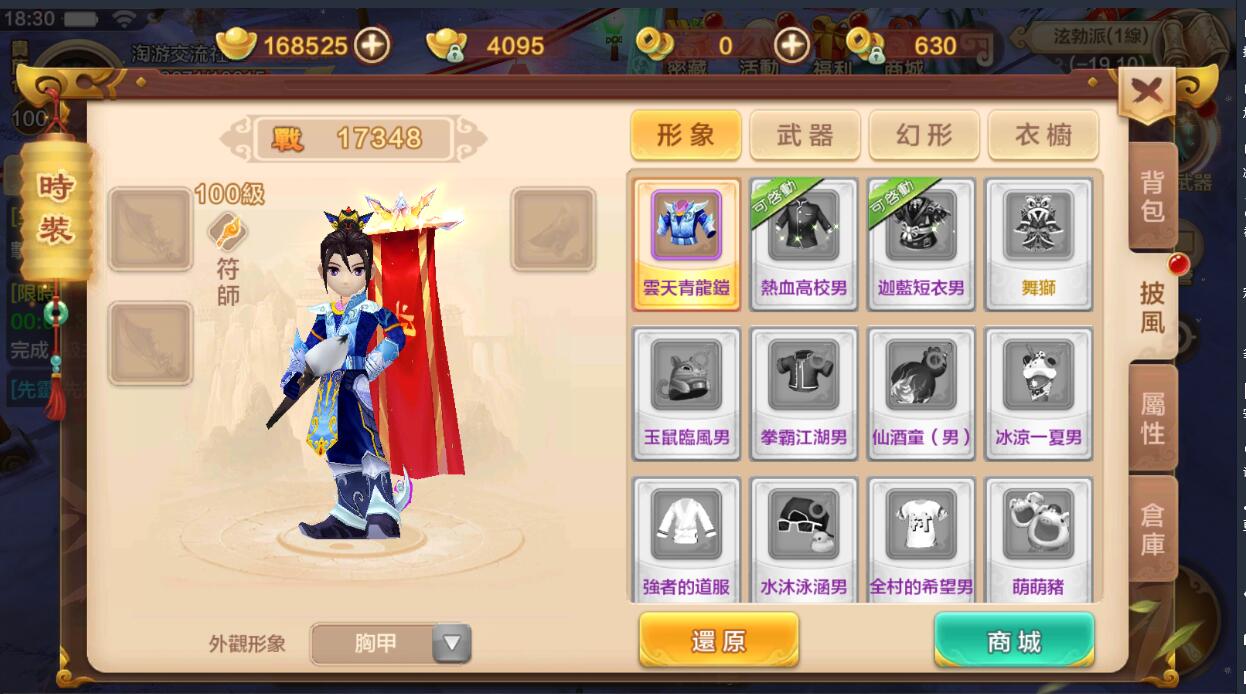Viewport: 1246px width, 694px height.
Task: Open the 武器 tab
Action: (x=804, y=135)
